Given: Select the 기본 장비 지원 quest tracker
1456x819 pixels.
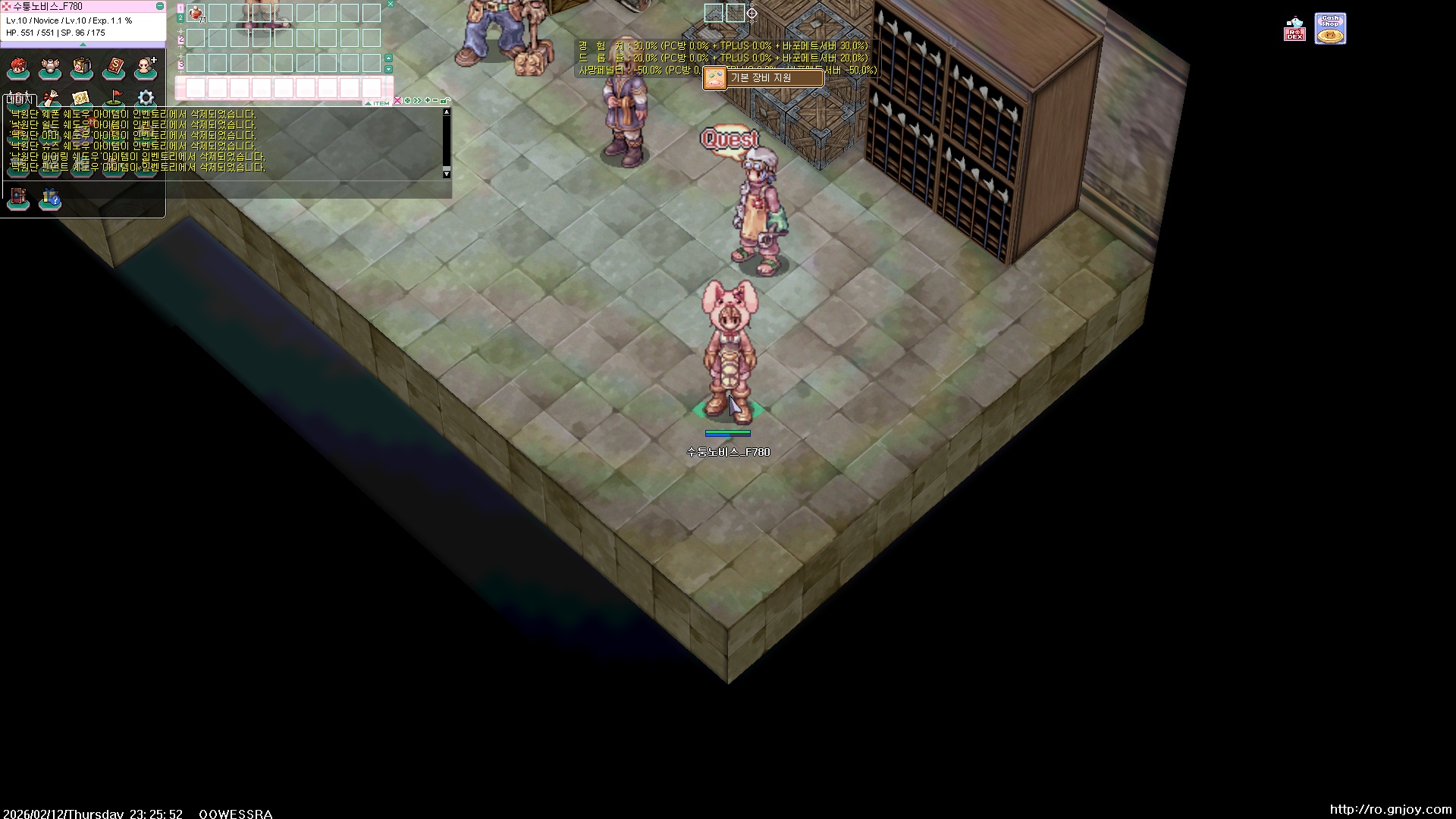Looking at the screenshot, I should tap(763, 78).
